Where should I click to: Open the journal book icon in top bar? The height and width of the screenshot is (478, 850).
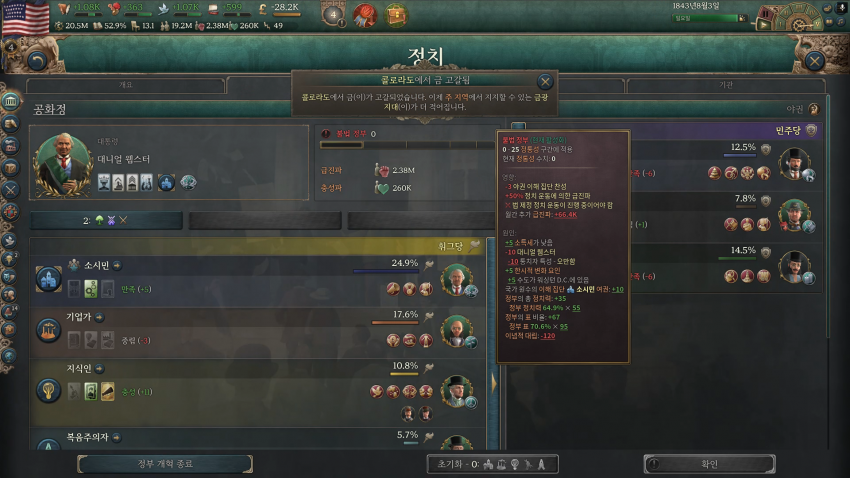click(365, 15)
